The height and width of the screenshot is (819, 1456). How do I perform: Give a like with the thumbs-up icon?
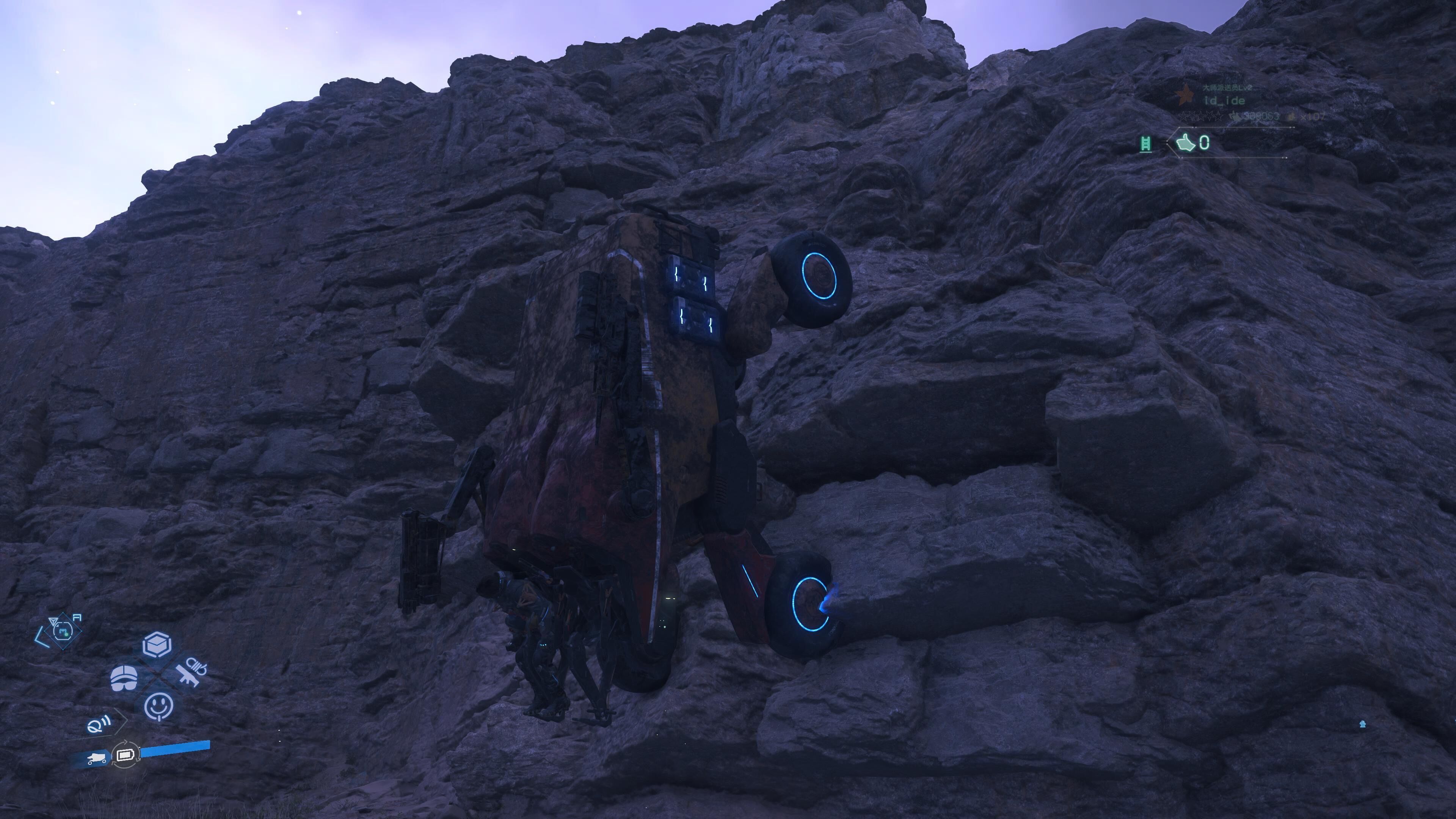click(1186, 143)
